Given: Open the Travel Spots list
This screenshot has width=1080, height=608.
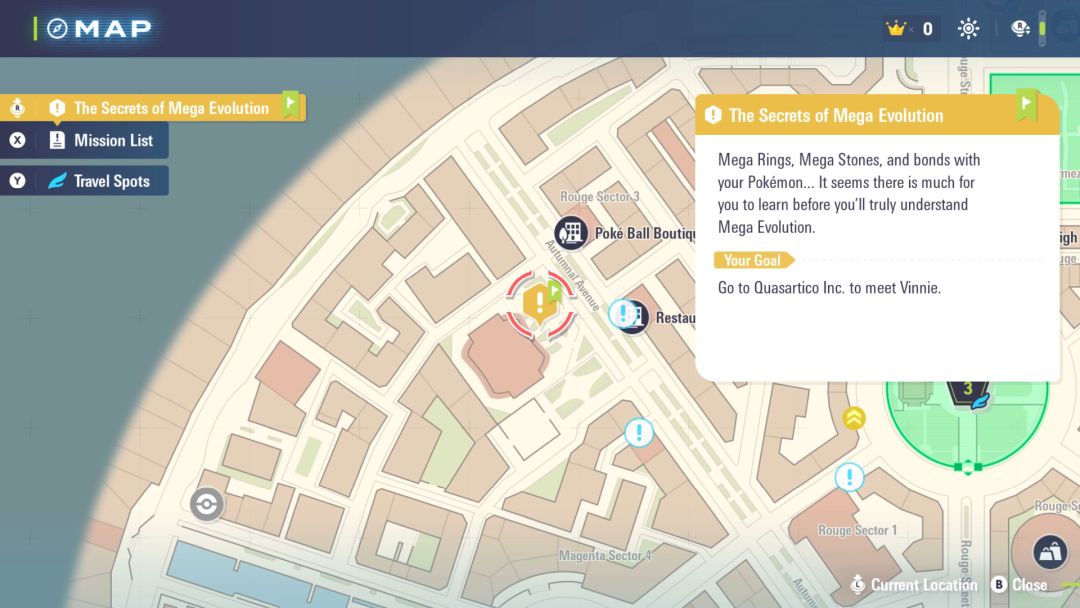Looking at the screenshot, I should [x=110, y=181].
